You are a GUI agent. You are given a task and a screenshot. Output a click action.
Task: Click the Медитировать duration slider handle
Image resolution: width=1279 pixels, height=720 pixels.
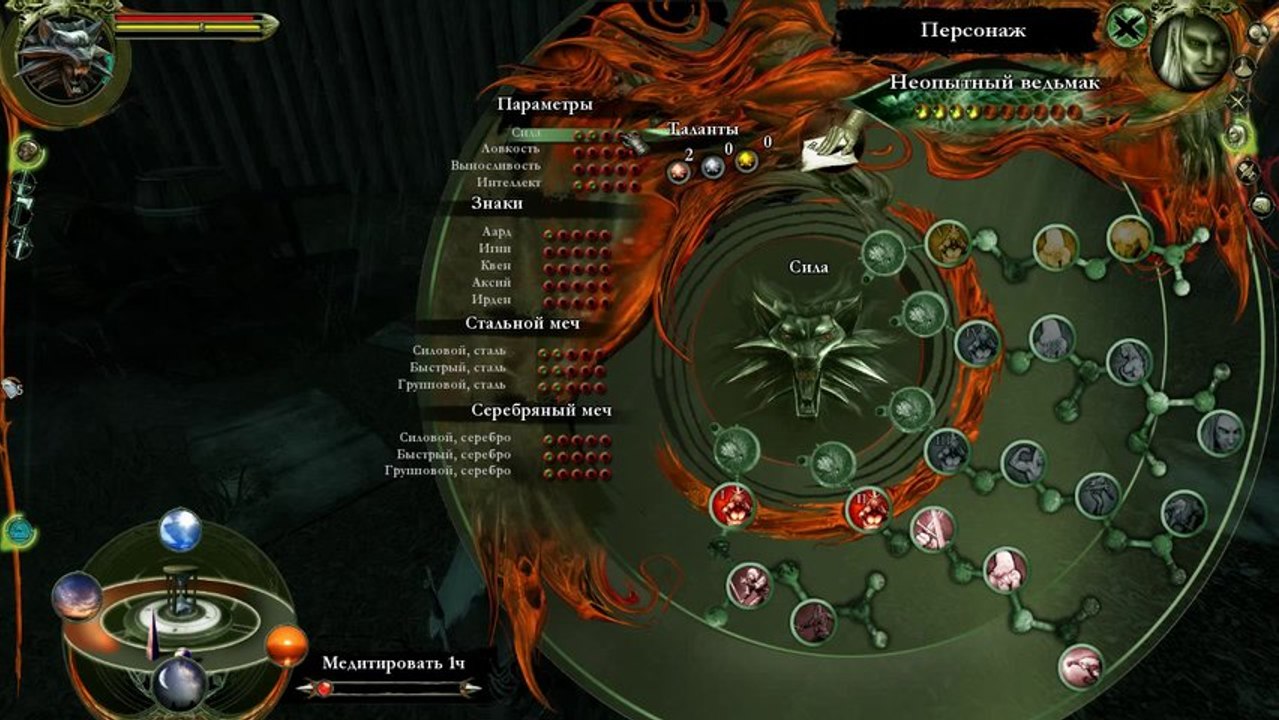(325, 688)
